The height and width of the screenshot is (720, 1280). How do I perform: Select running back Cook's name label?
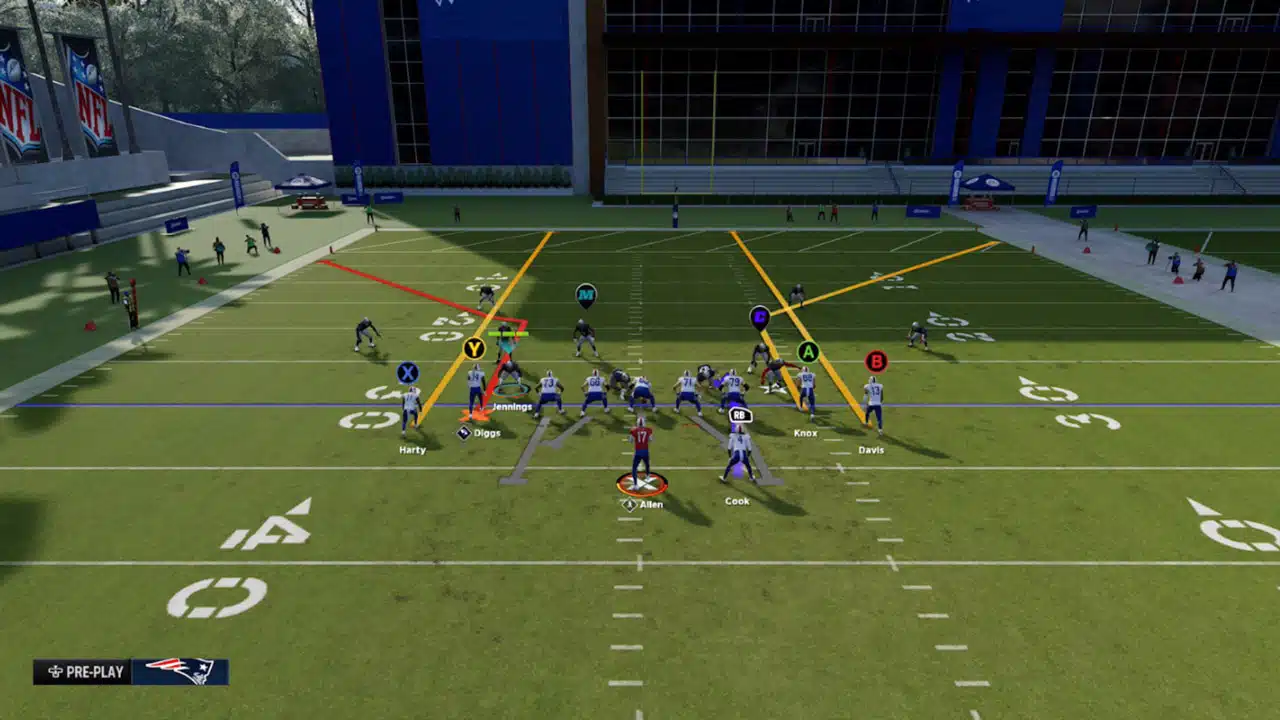[737, 501]
